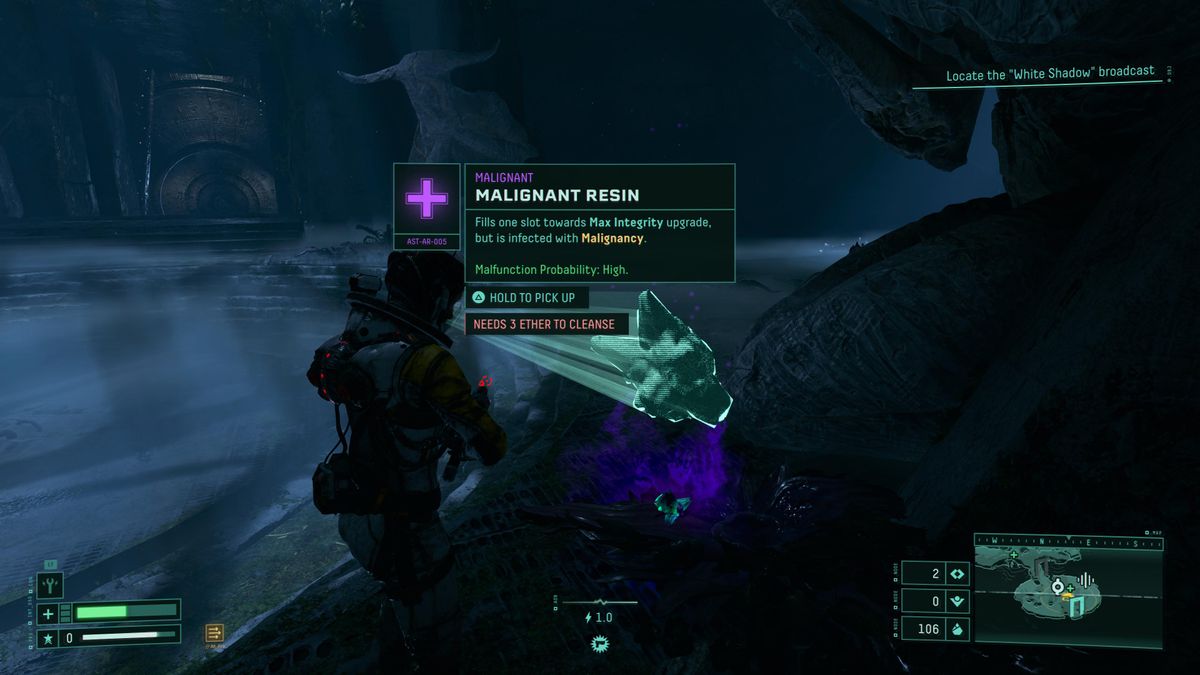Select the teal door marker on minimap
Image resolution: width=1200 pixels, height=675 pixels.
1077,607
